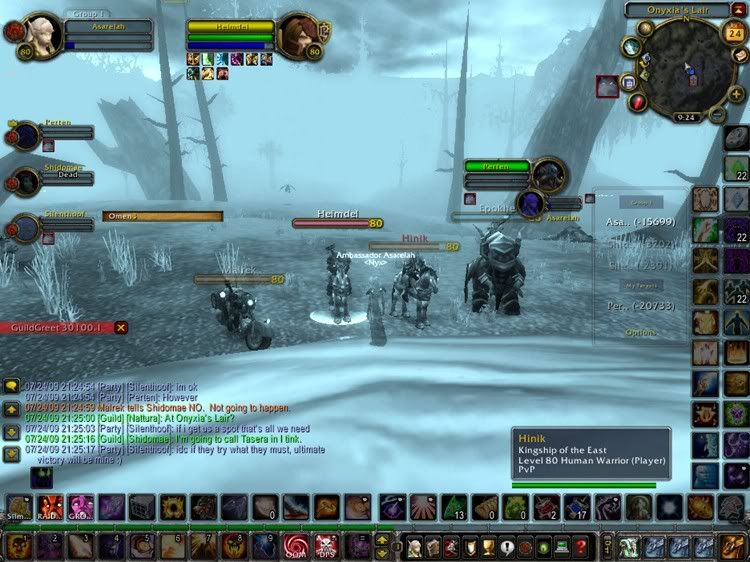Activate the OOM macro button

[296, 546]
